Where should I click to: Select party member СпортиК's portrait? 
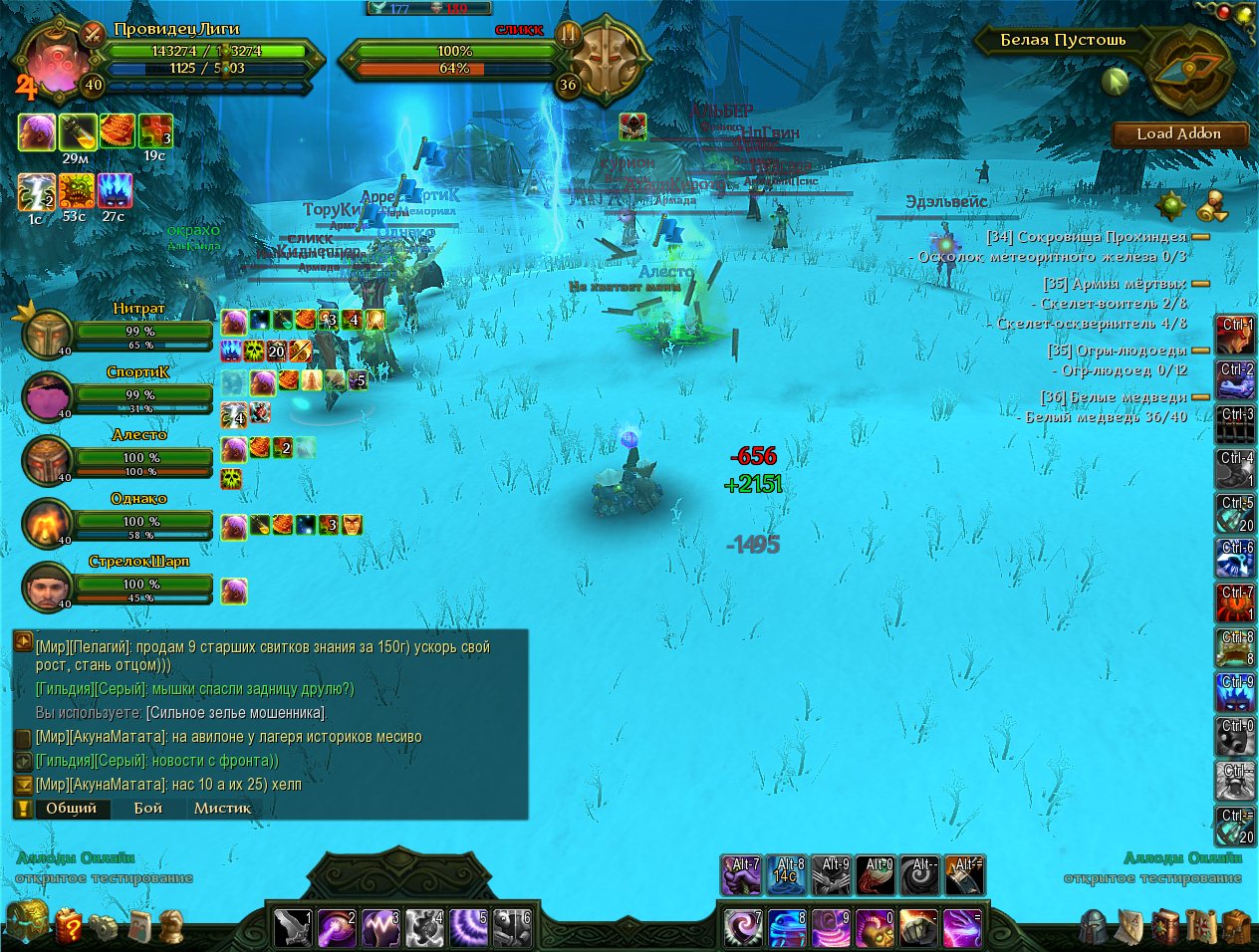coord(47,396)
